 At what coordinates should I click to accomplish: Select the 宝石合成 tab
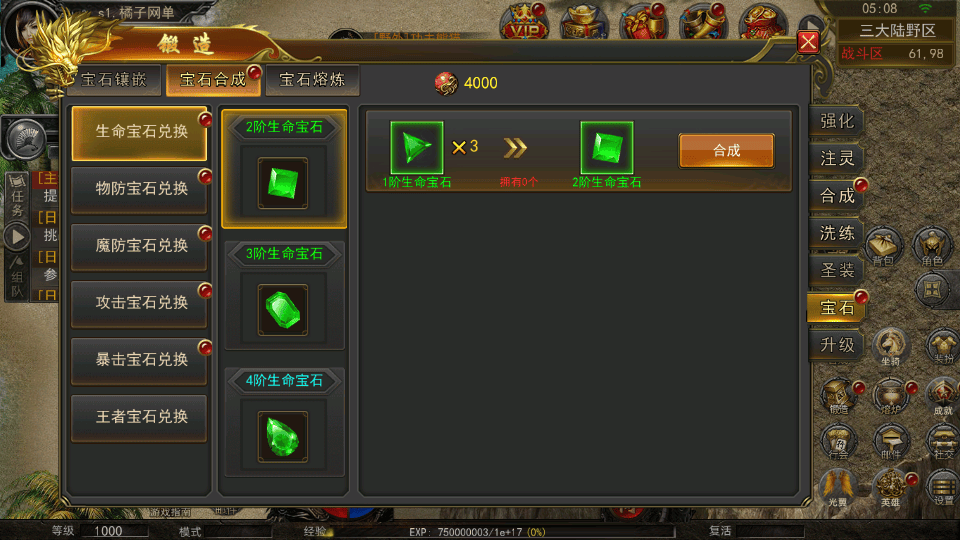click(x=212, y=80)
